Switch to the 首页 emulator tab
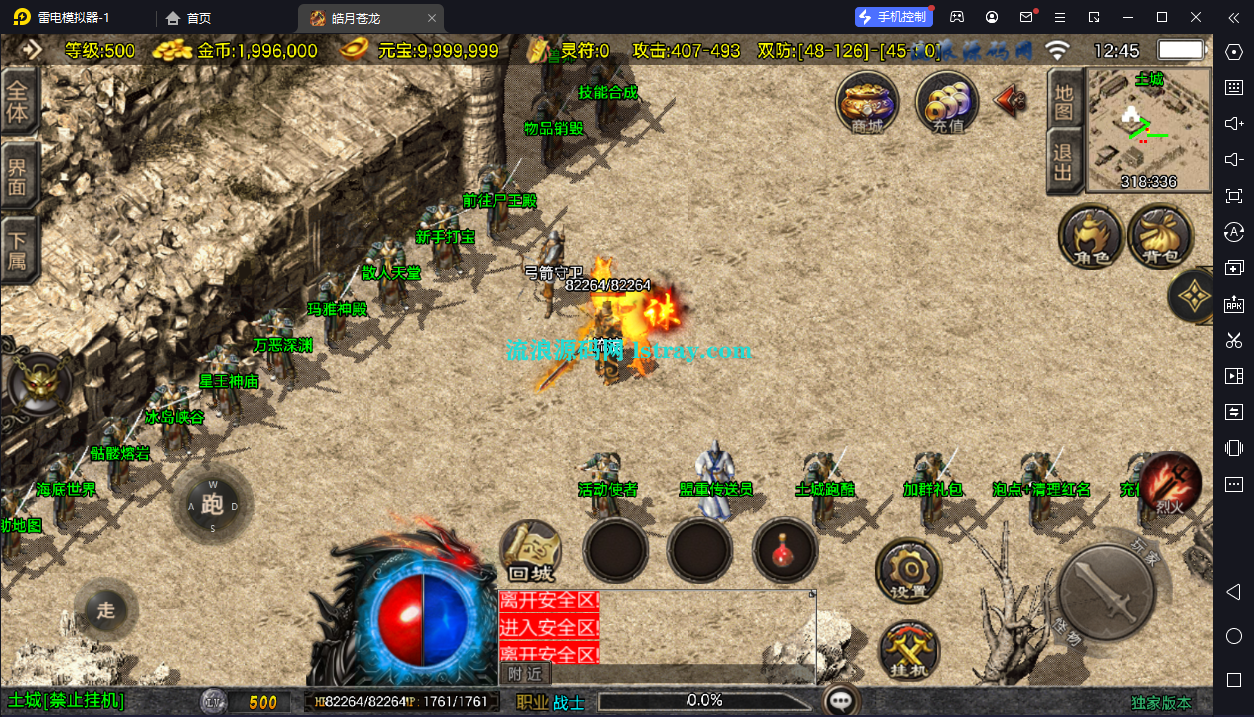1254x717 pixels. tap(189, 17)
